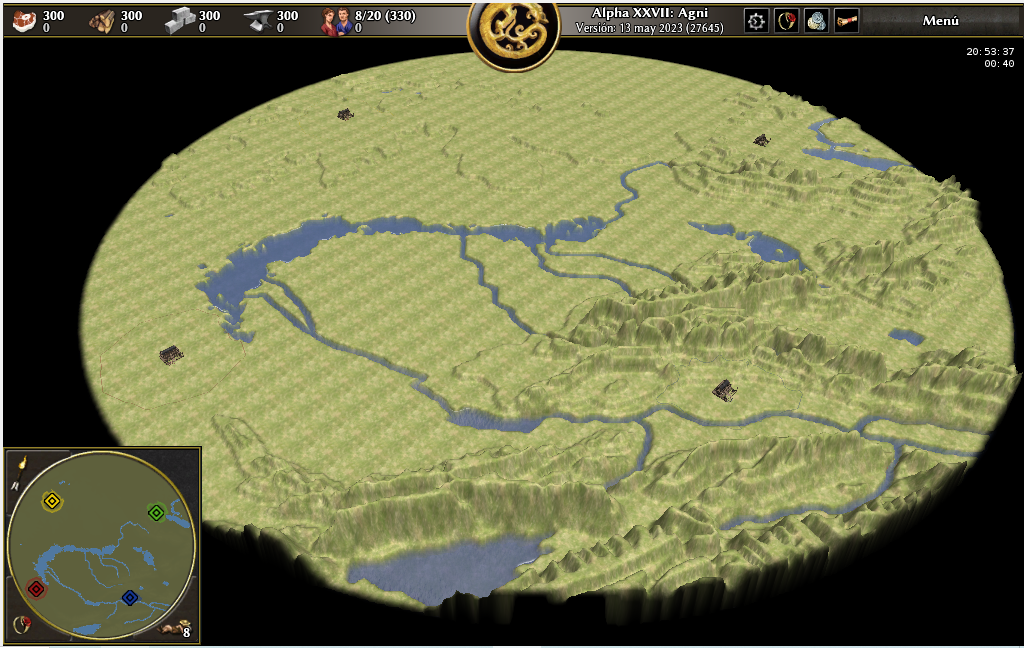
Task: Open the Menú dropdown
Action: [940, 21]
